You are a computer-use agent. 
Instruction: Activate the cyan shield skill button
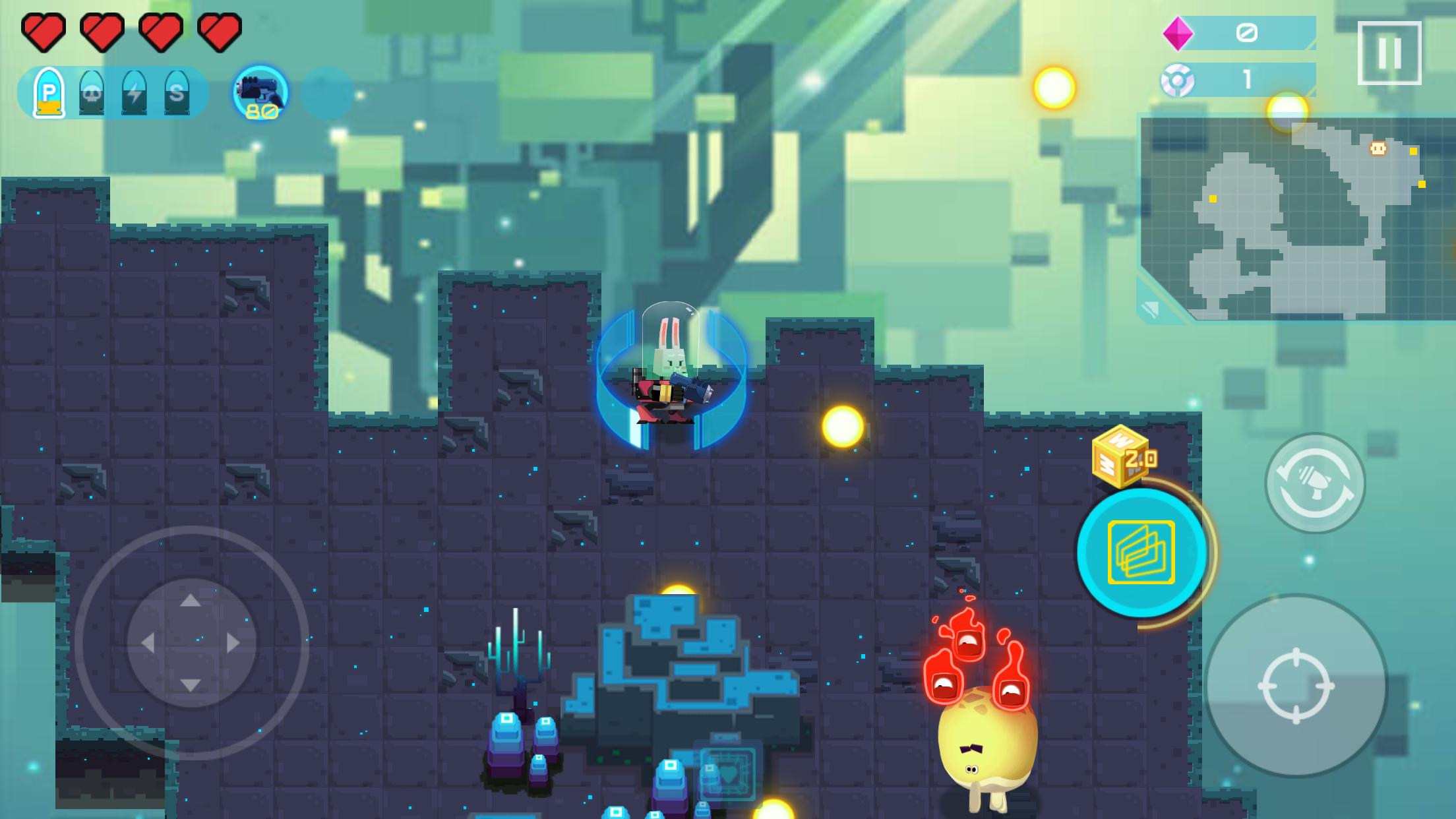pos(1141,553)
